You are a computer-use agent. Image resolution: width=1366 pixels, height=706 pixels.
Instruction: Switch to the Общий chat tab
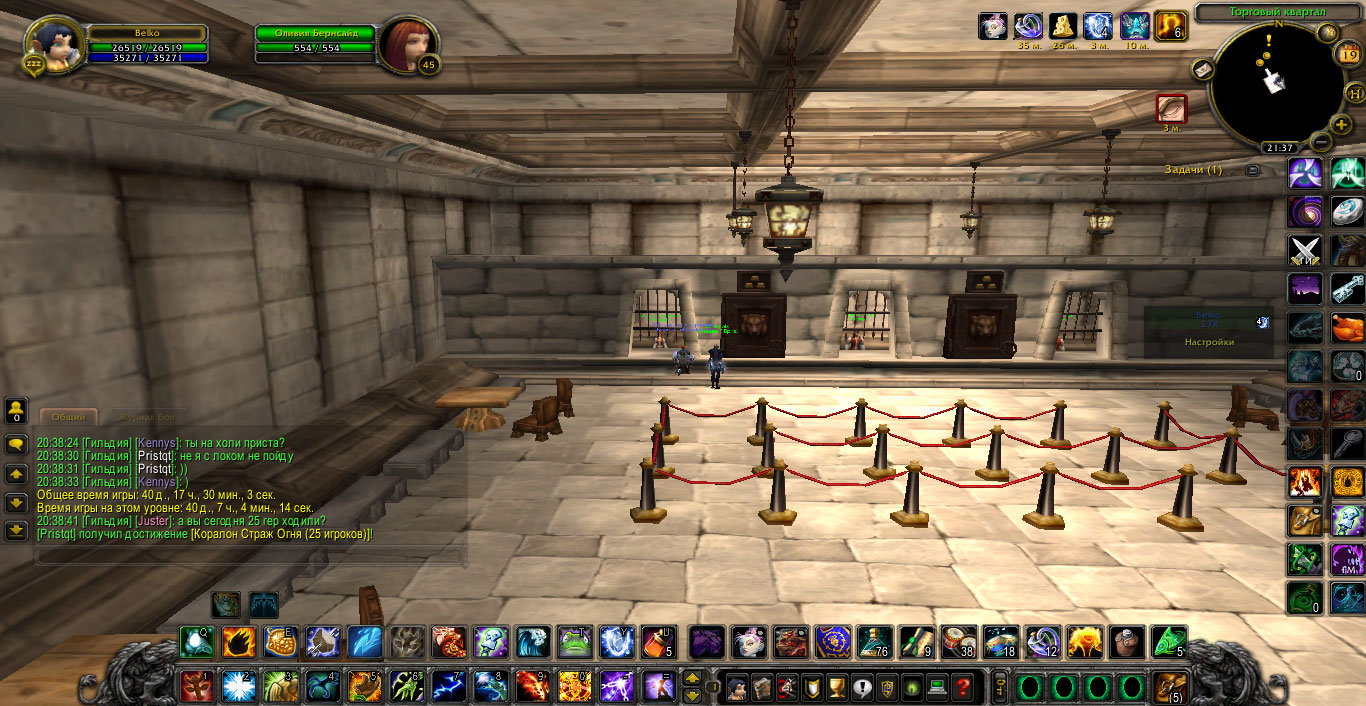click(68, 417)
